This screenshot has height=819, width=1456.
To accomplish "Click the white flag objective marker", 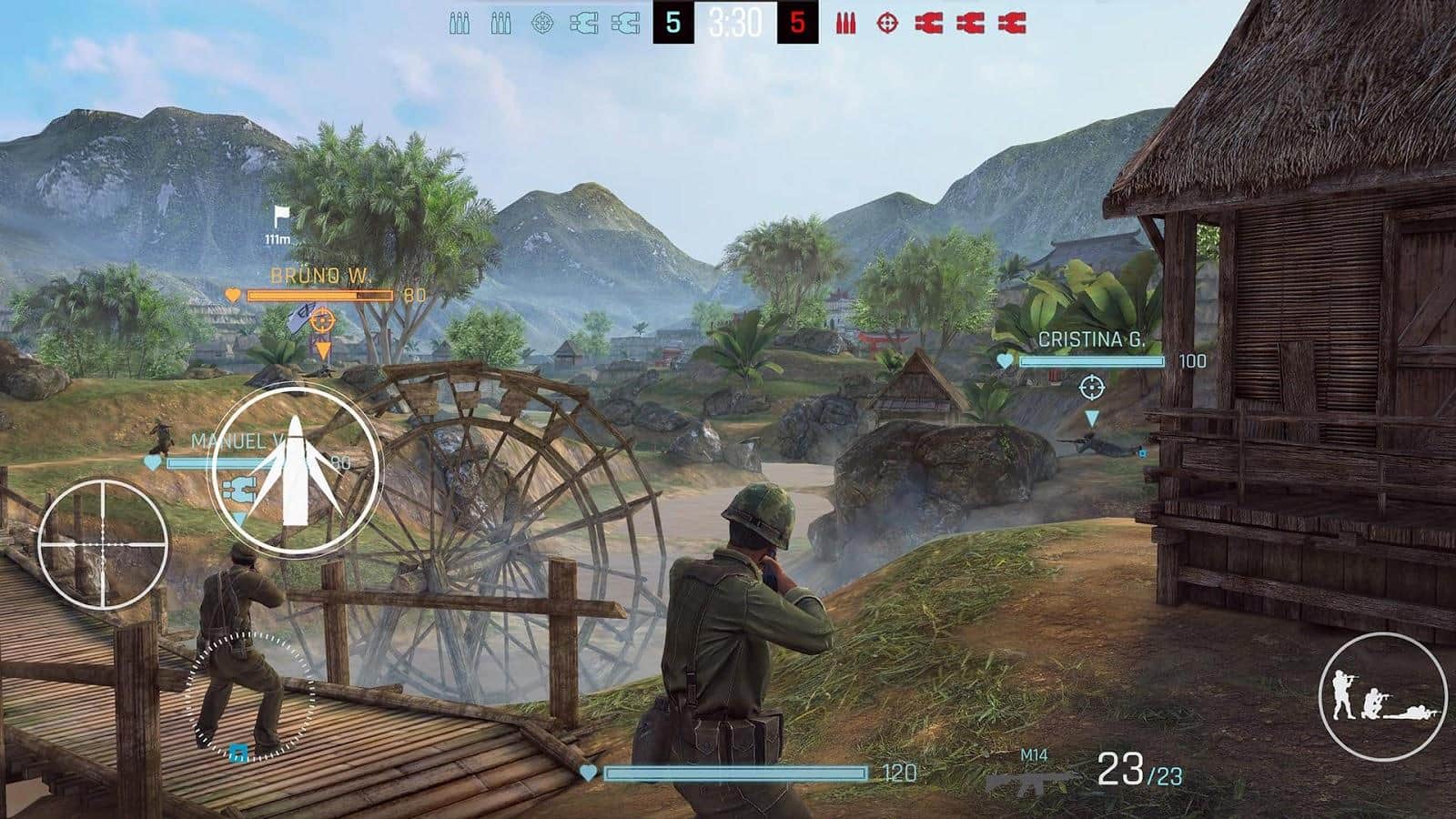I will click(x=281, y=217).
